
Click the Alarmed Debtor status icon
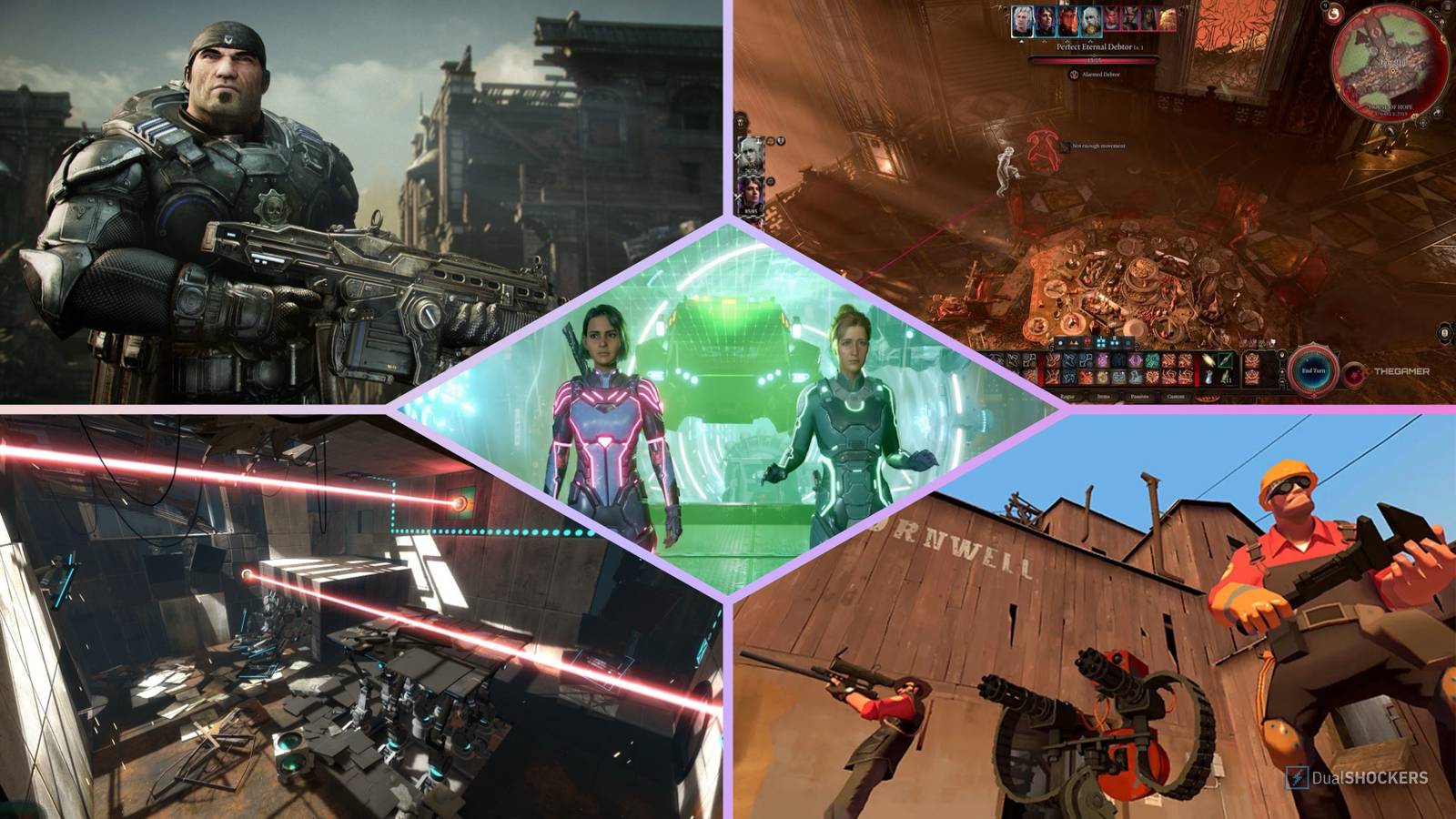point(1074,74)
